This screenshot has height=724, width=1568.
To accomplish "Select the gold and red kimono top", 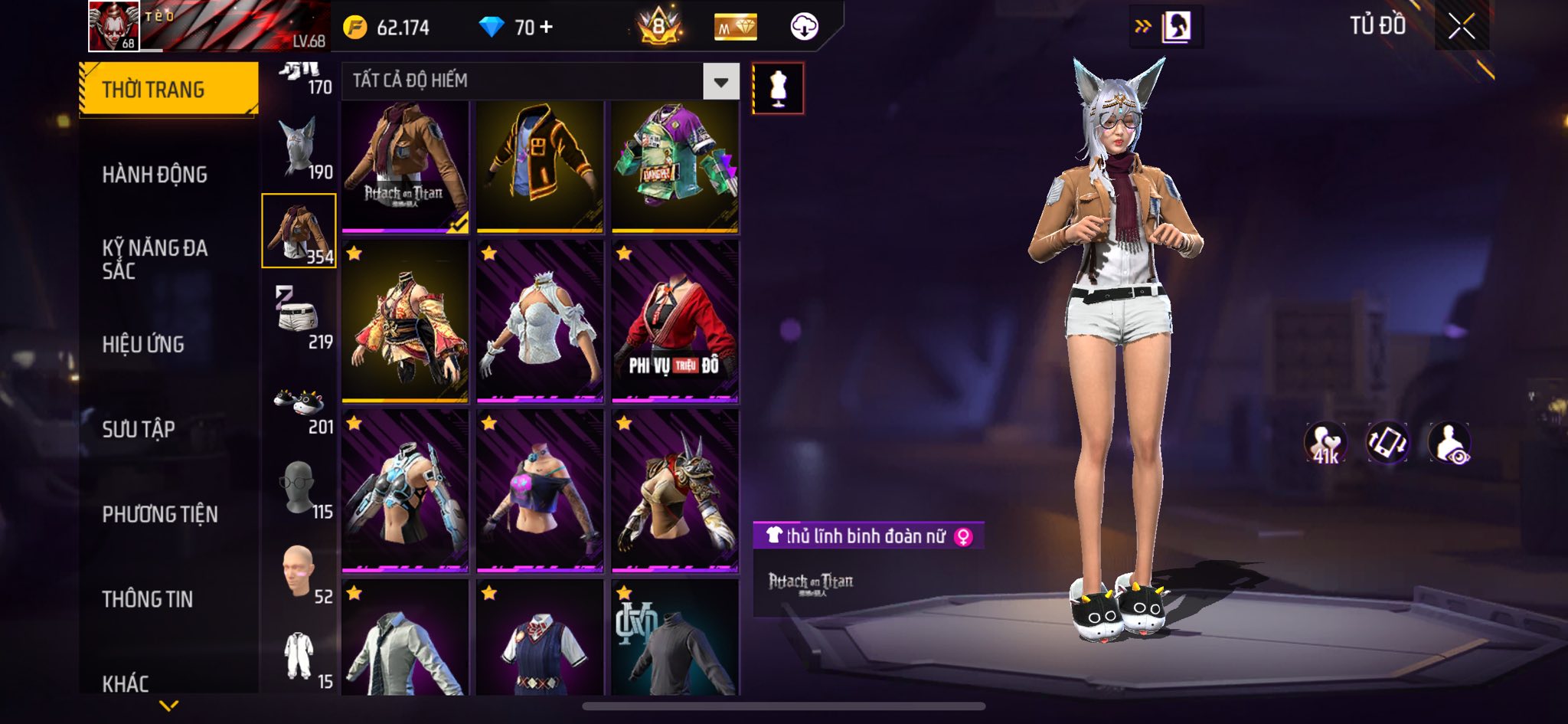I will click(x=405, y=322).
